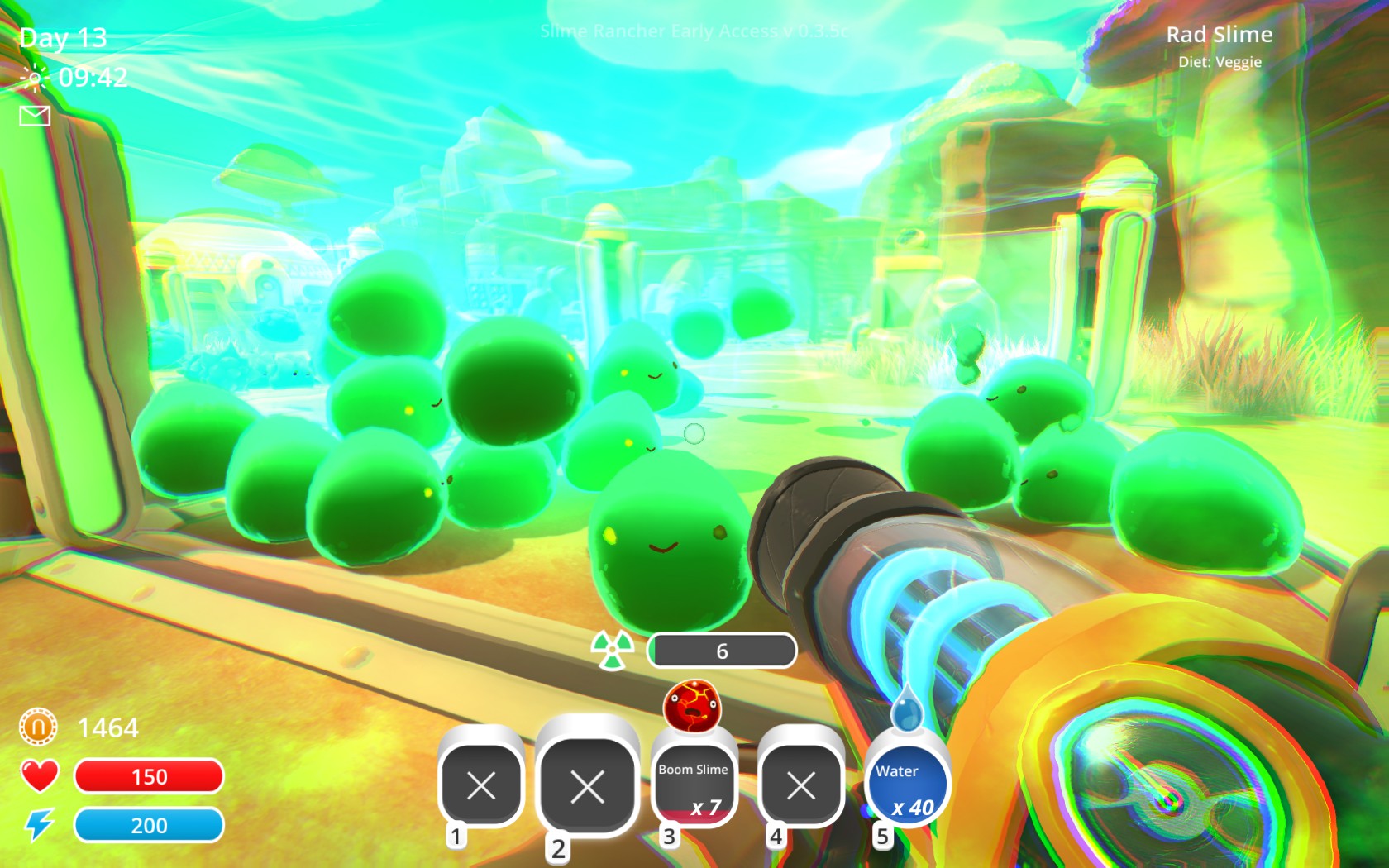Click the Slime Rancher version text
The height and width of the screenshot is (868, 1389).
694,31
